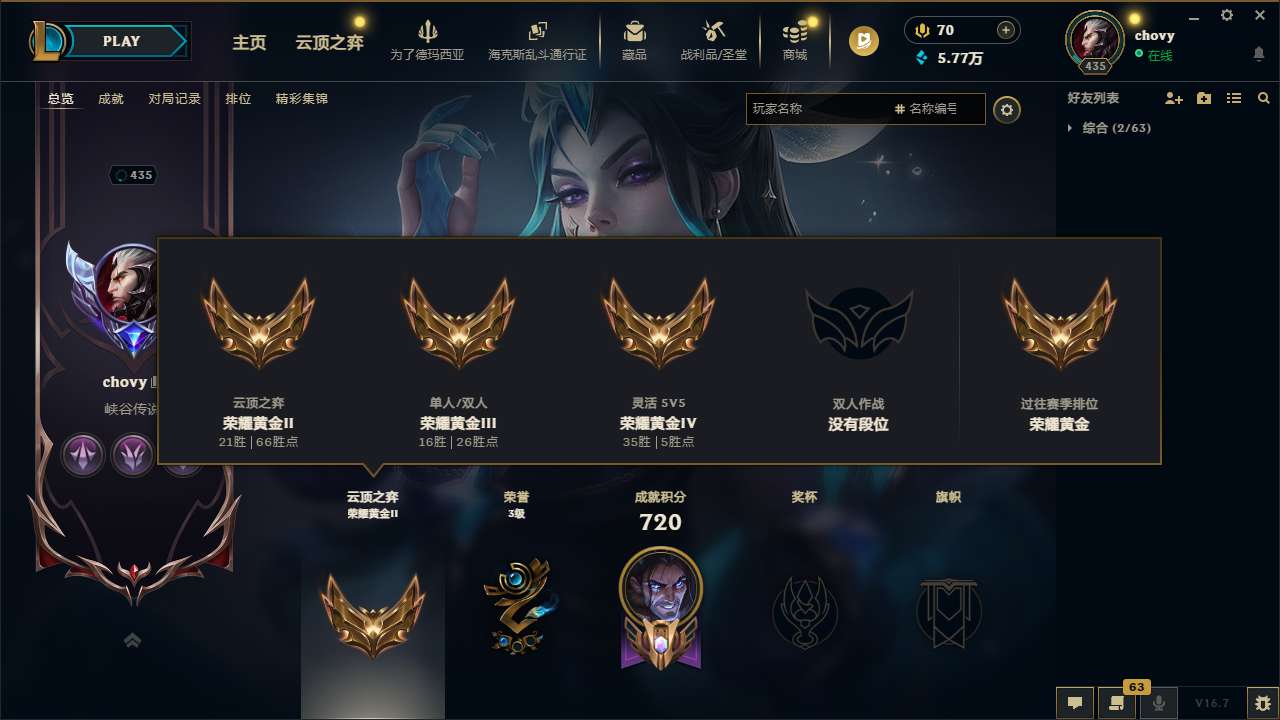
Task: Open the 战利品/圣堂 loot page
Action: click(x=715, y=40)
